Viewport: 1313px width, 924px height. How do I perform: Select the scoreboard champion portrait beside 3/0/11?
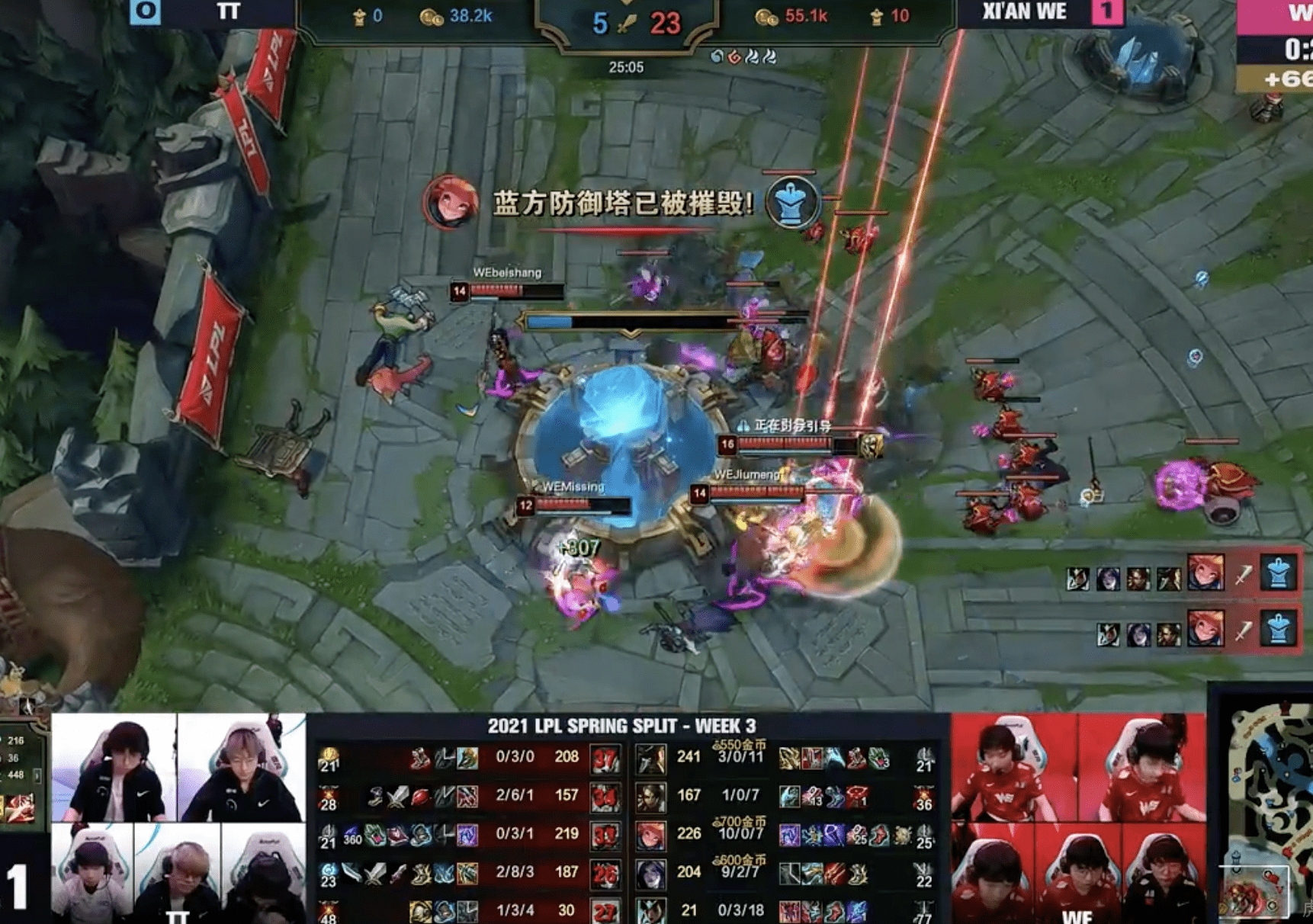651,758
